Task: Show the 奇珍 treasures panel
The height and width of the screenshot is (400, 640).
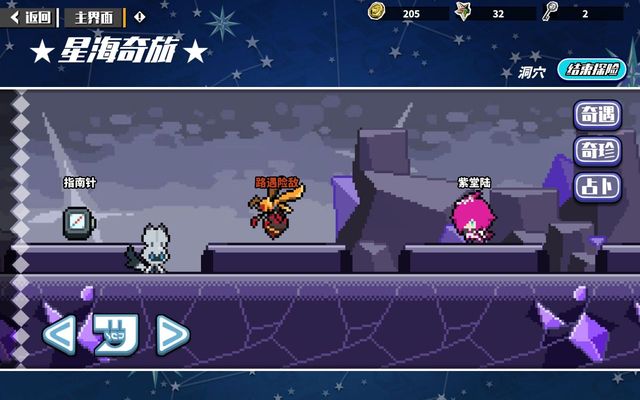Action: click(596, 151)
